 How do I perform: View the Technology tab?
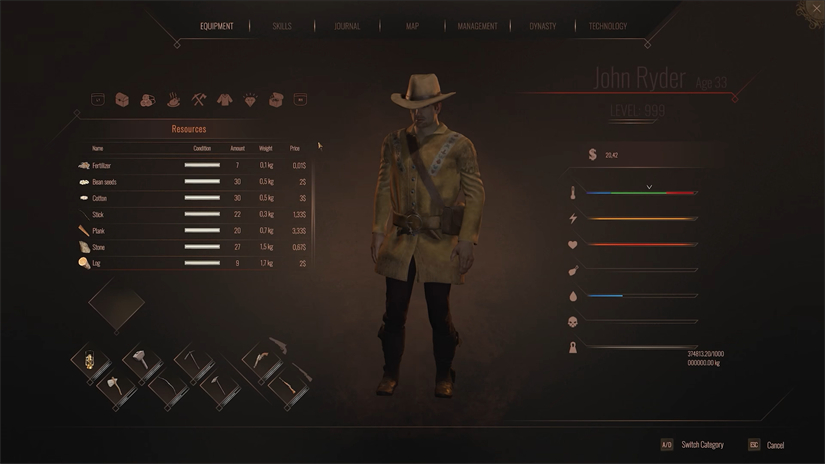coord(608,26)
